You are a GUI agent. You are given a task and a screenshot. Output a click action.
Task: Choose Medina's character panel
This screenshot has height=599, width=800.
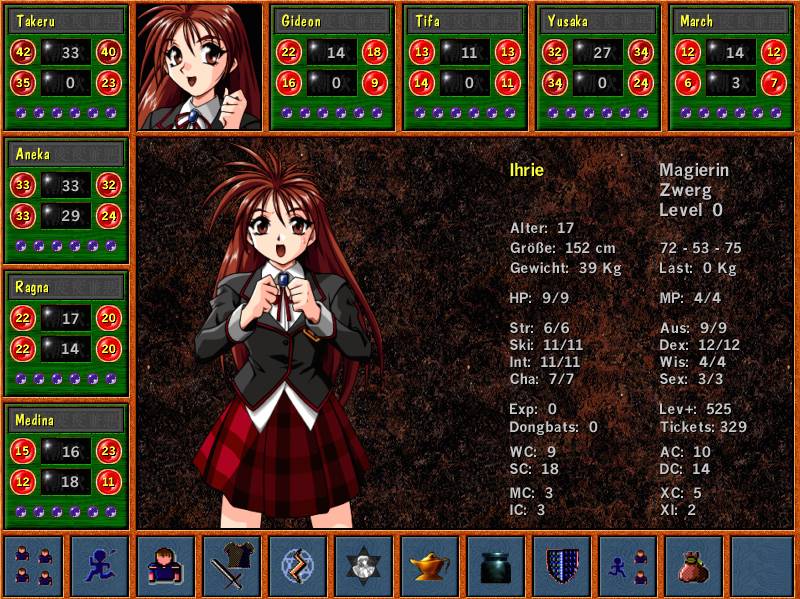(x=67, y=466)
